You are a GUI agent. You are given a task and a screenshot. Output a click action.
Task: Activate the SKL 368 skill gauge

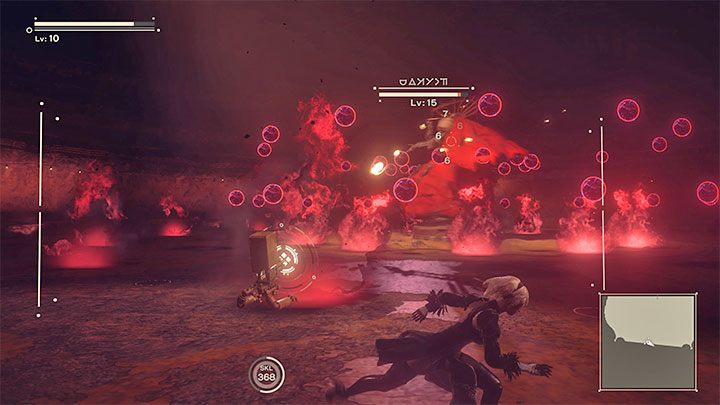267,373
